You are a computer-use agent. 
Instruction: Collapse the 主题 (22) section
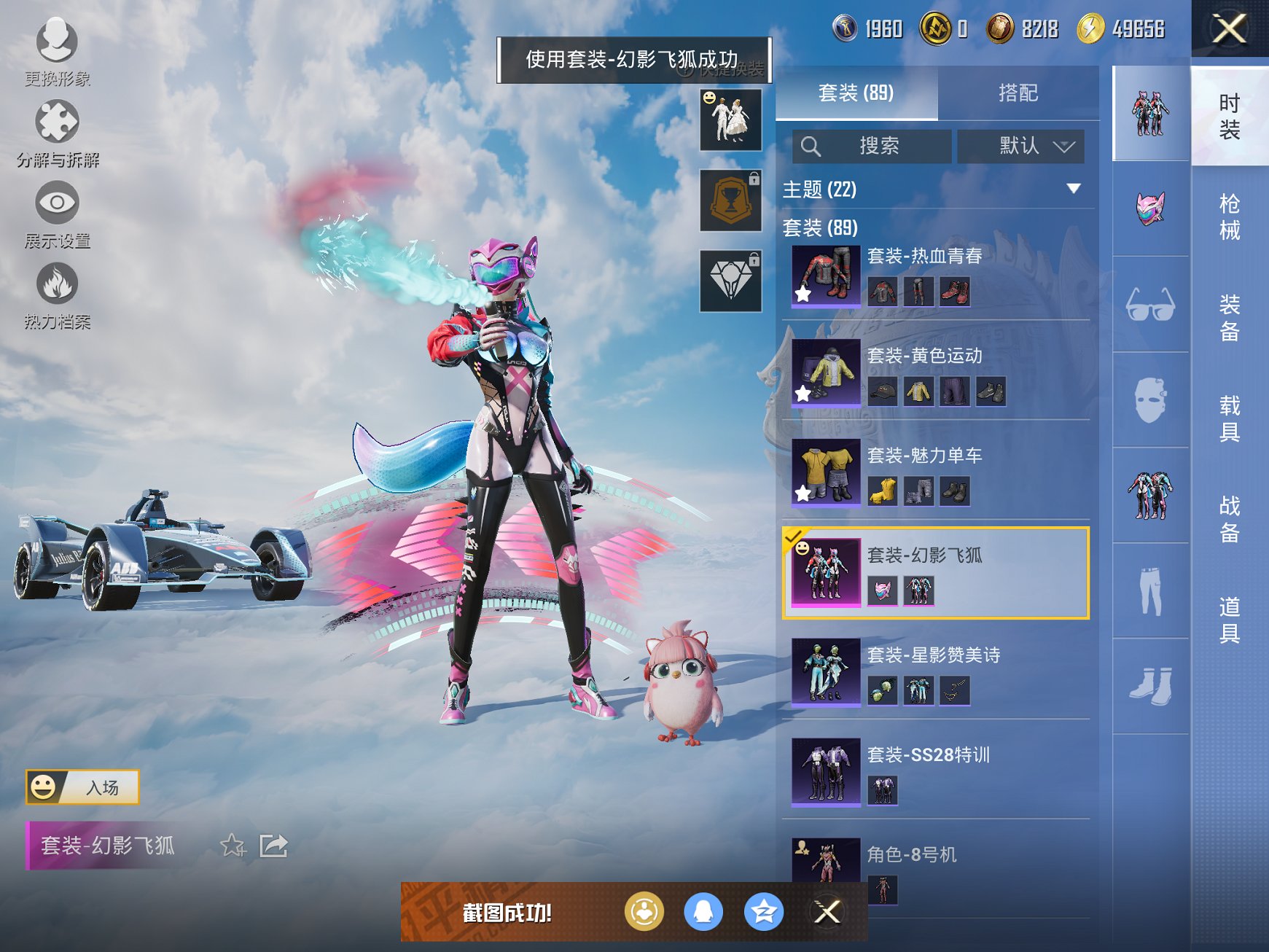pos(1074,188)
